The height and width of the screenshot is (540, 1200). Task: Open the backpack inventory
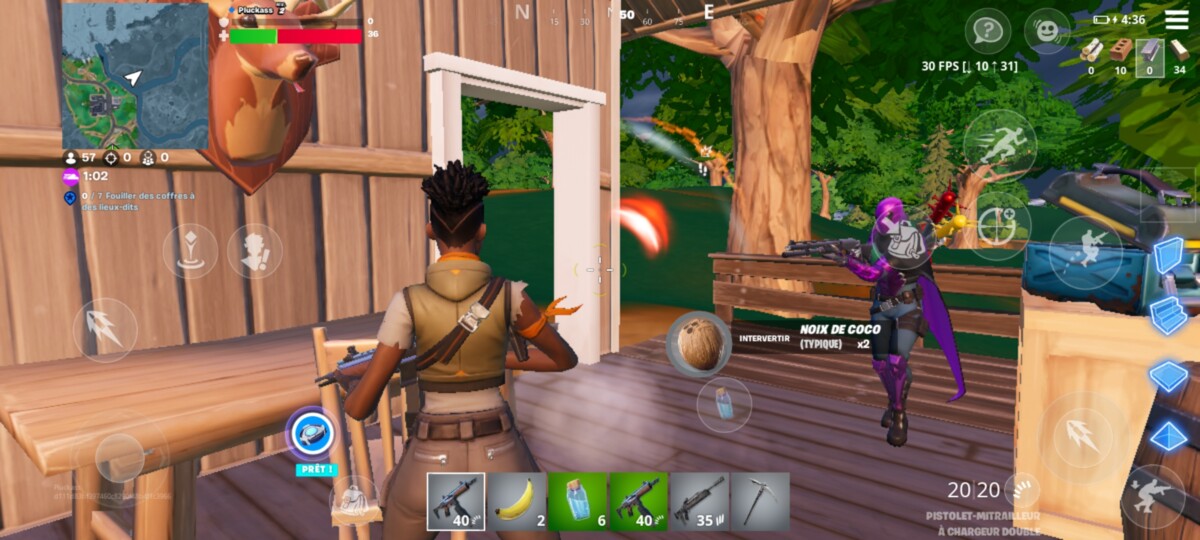353,501
